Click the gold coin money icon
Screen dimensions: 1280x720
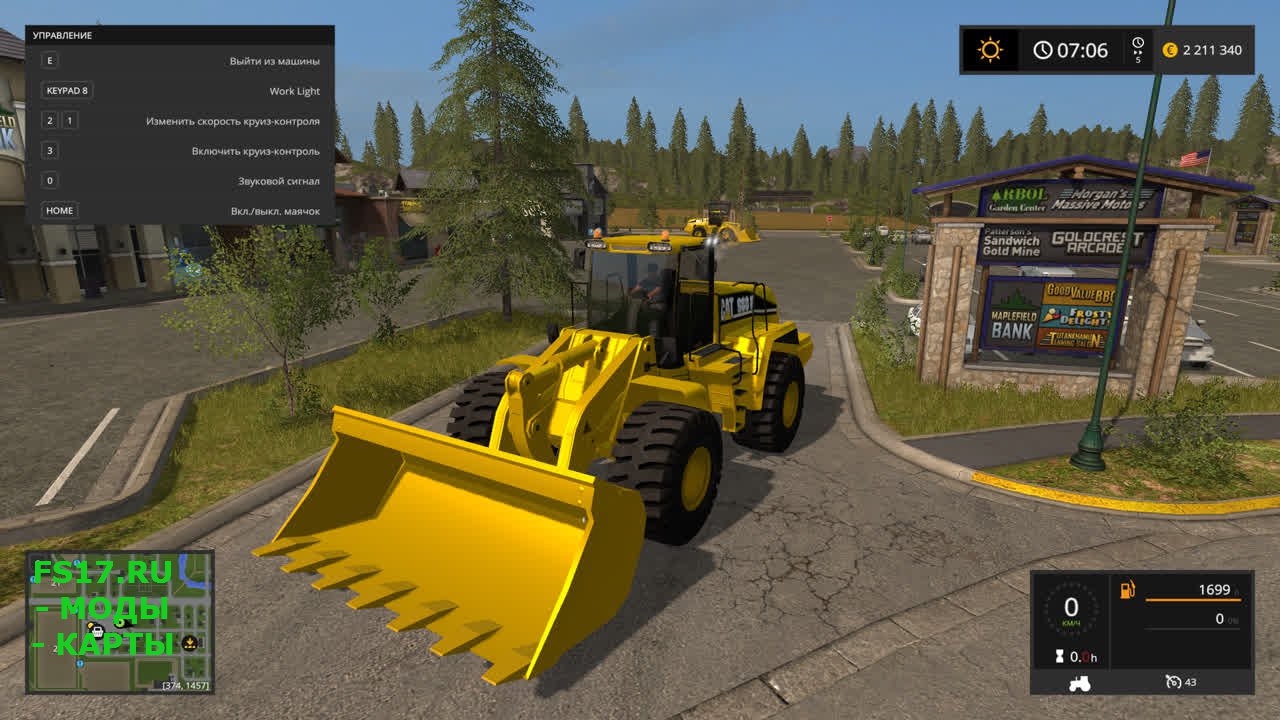tap(1170, 50)
